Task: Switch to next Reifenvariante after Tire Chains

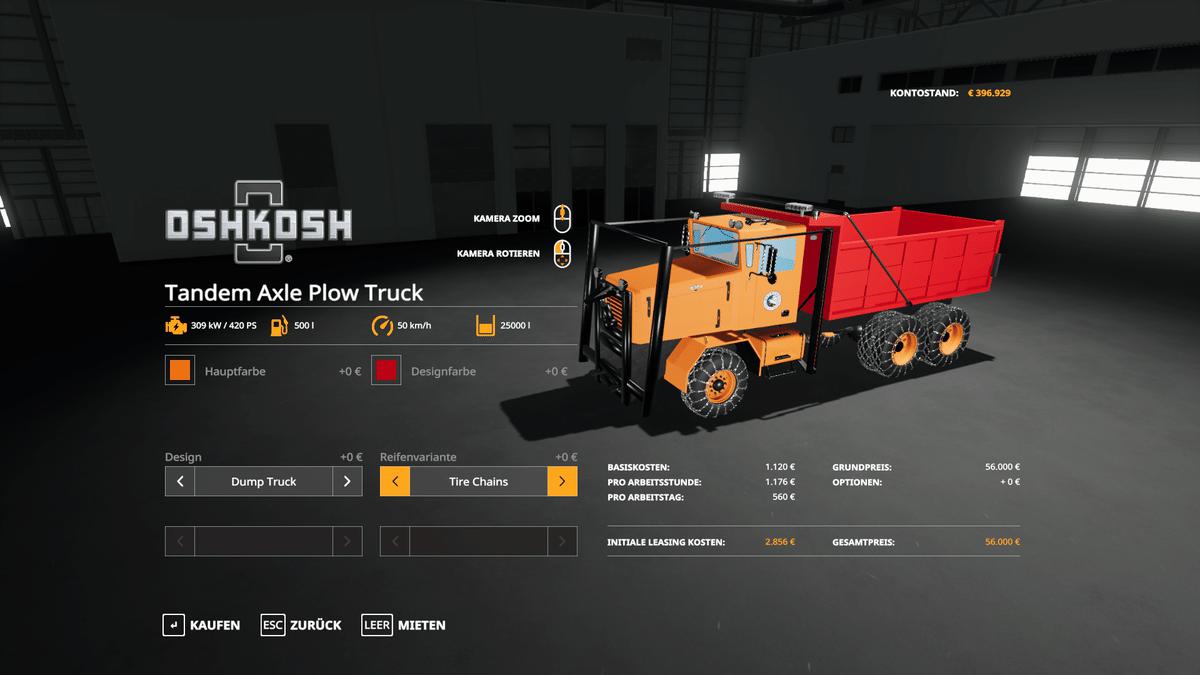Action: (562, 481)
